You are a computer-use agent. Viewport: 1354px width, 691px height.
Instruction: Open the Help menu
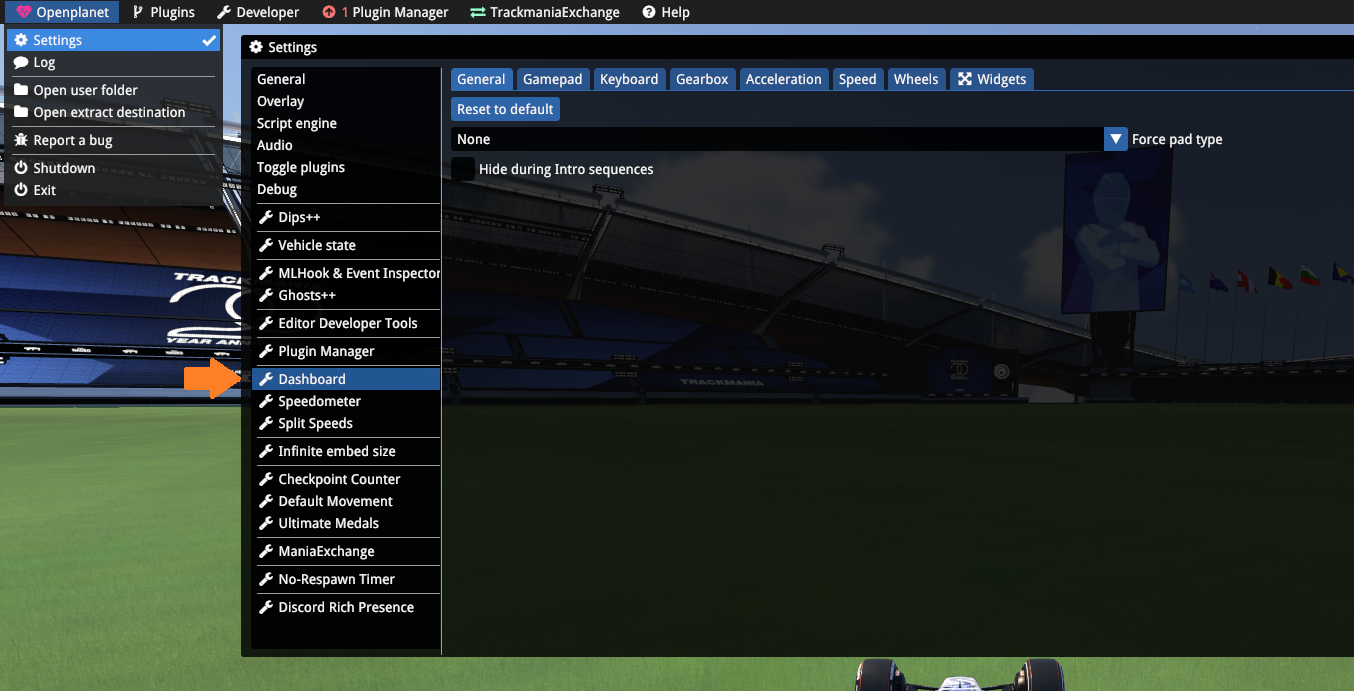666,12
